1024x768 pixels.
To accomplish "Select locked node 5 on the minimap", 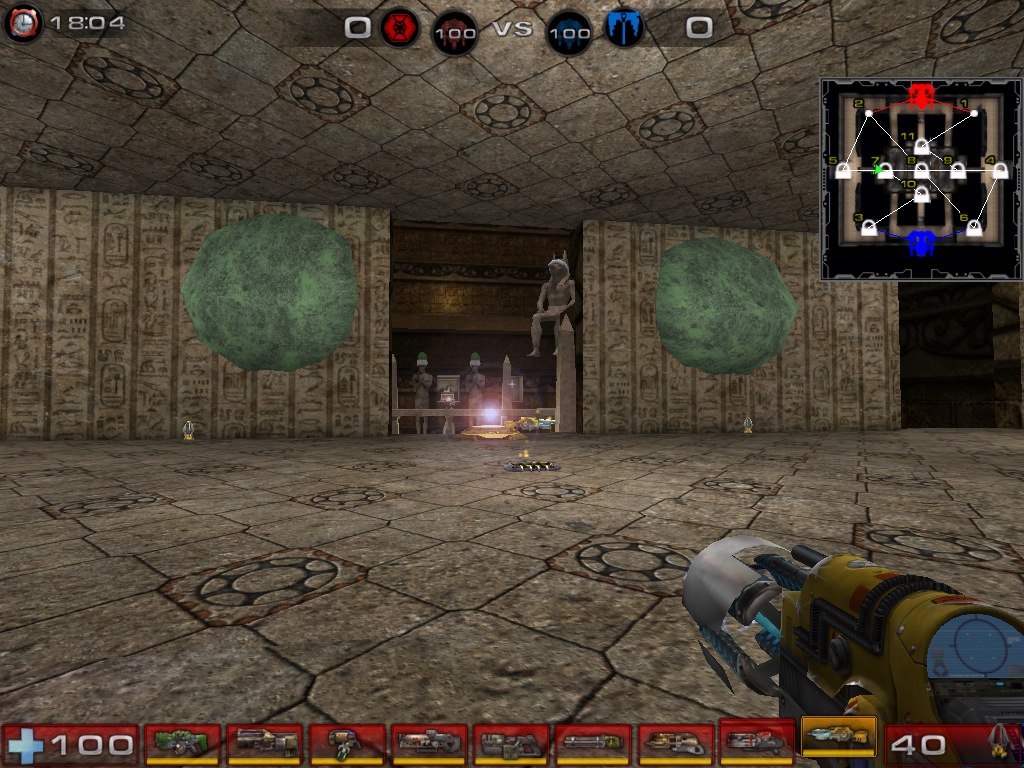I will click(x=843, y=171).
